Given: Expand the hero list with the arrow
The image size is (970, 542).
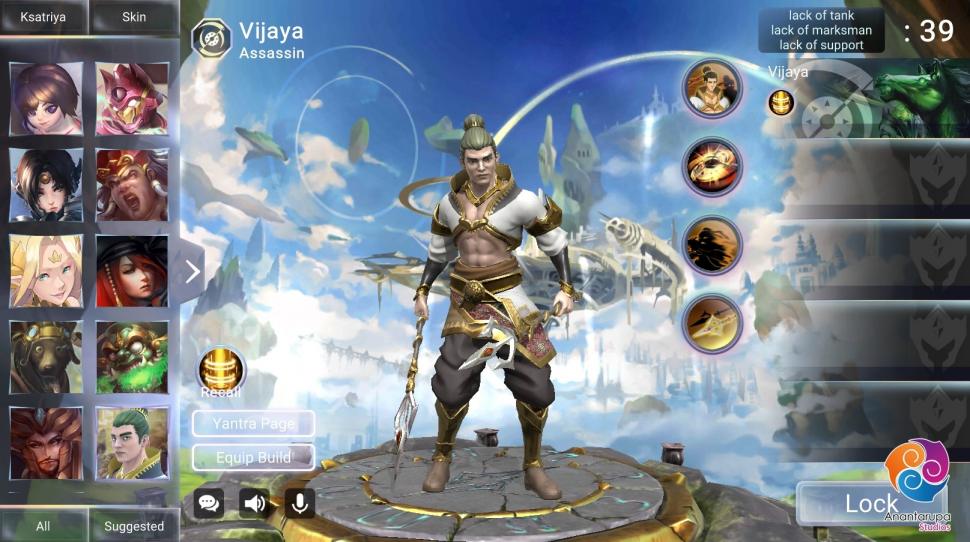Looking at the screenshot, I should 193,271.
